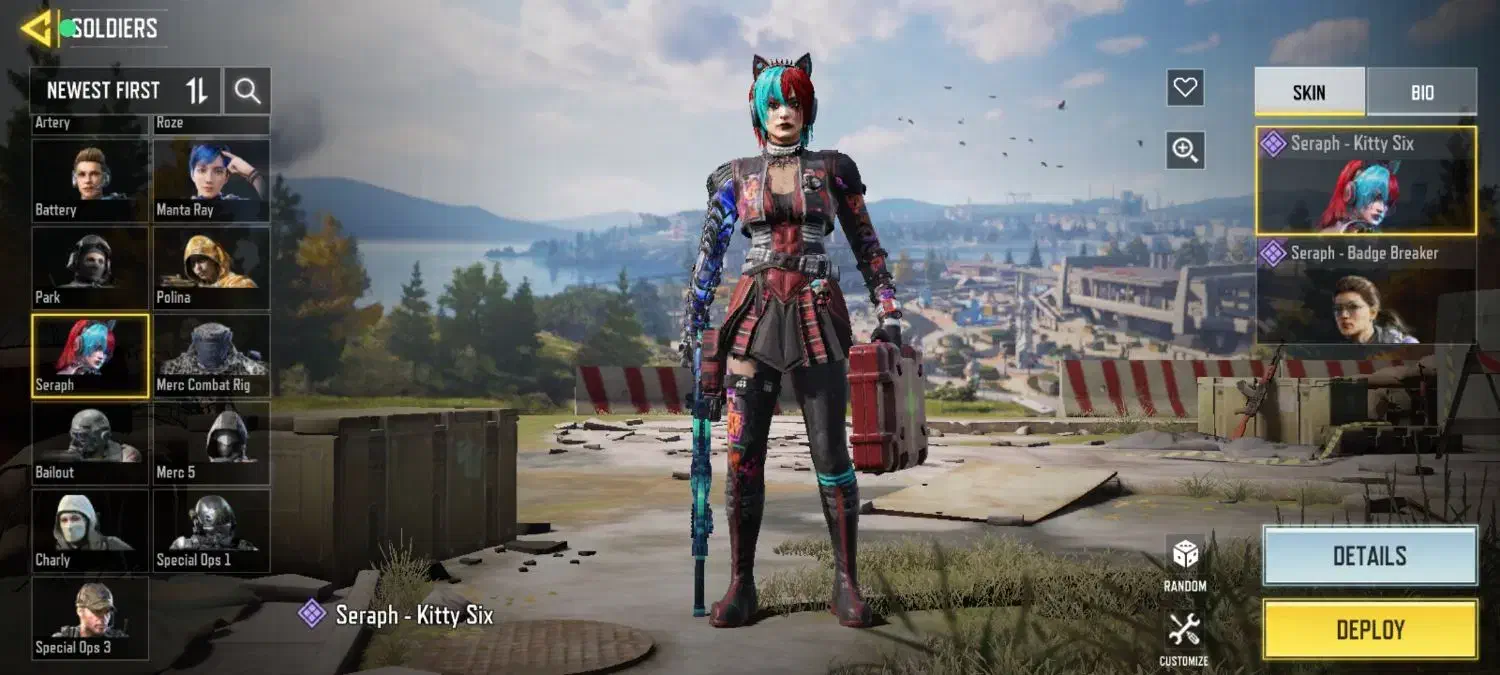Open the Customize tools option
The height and width of the screenshot is (675, 1500).
click(x=1185, y=639)
